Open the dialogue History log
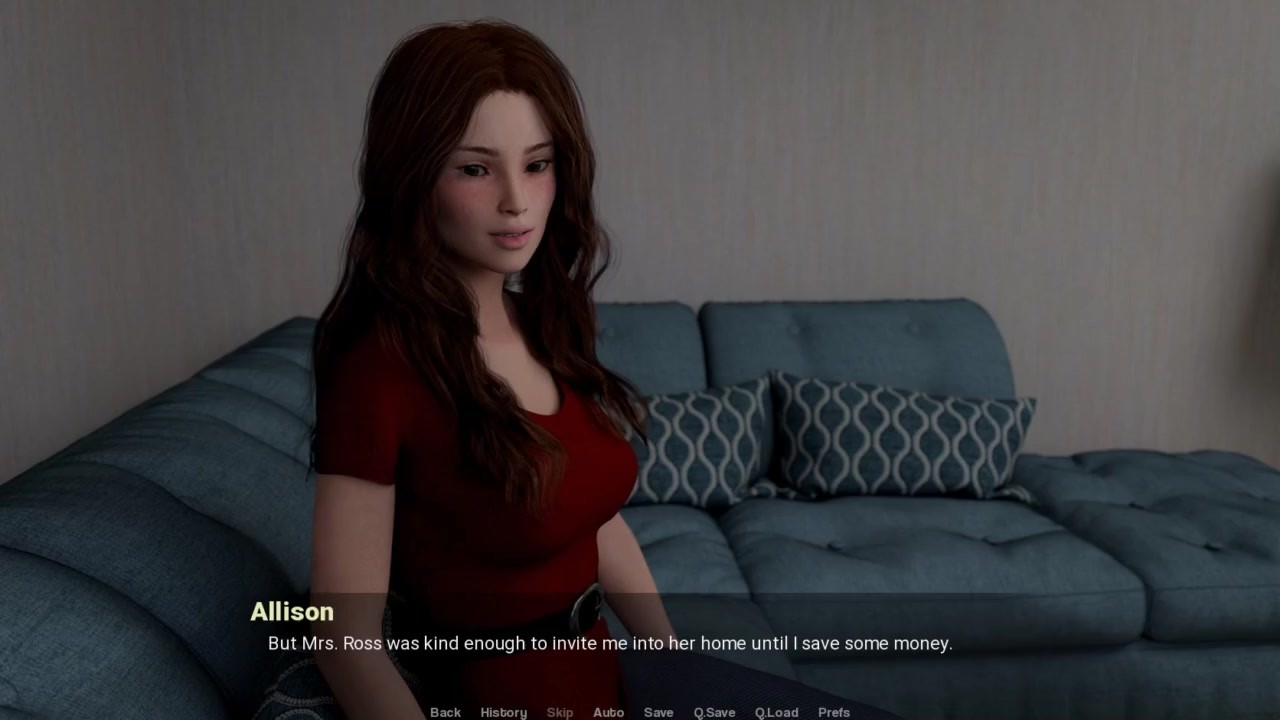1280x720 pixels. click(x=503, y=712)
